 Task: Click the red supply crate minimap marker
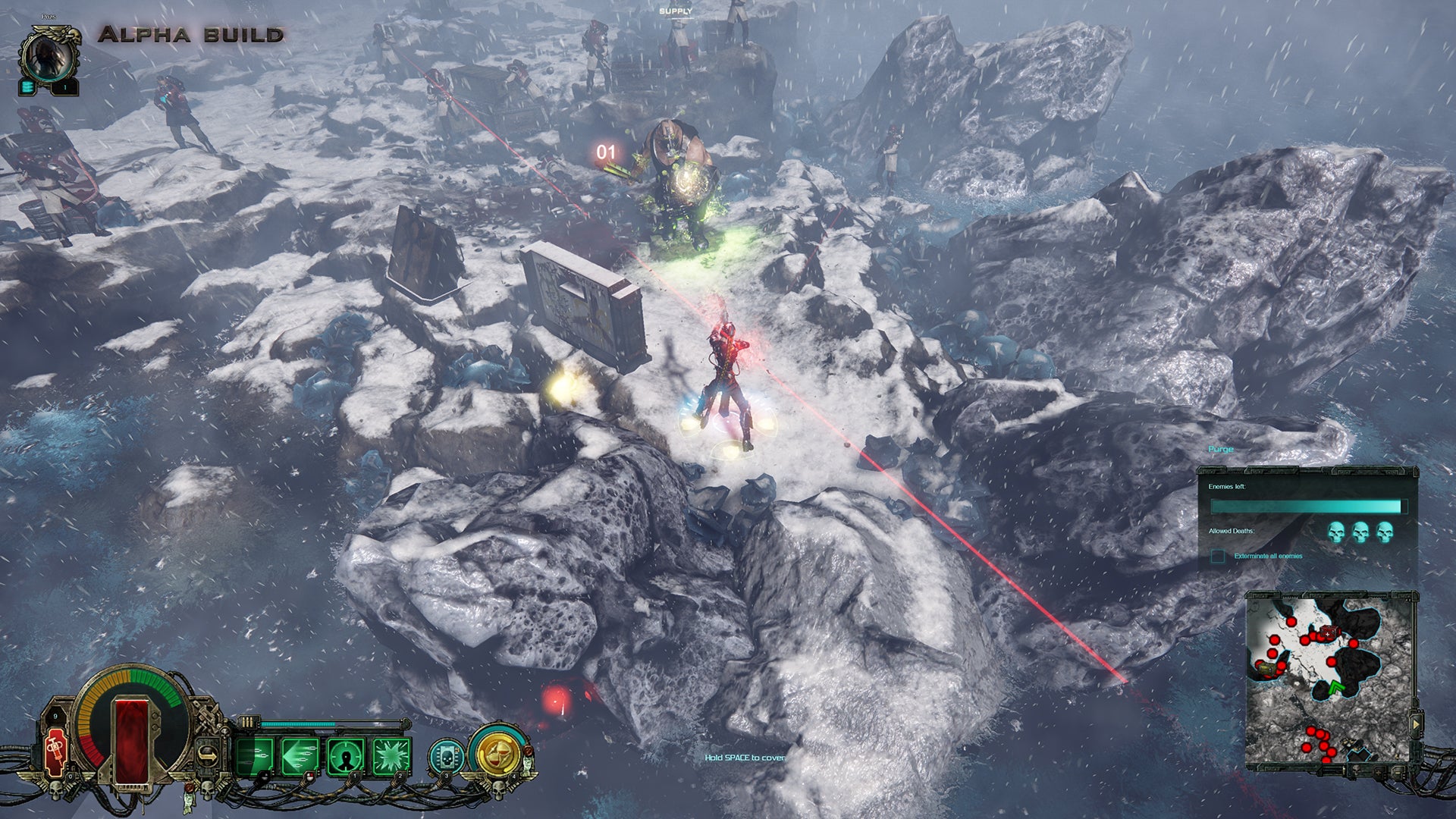pyautogui.click(x=1328, y=632)
